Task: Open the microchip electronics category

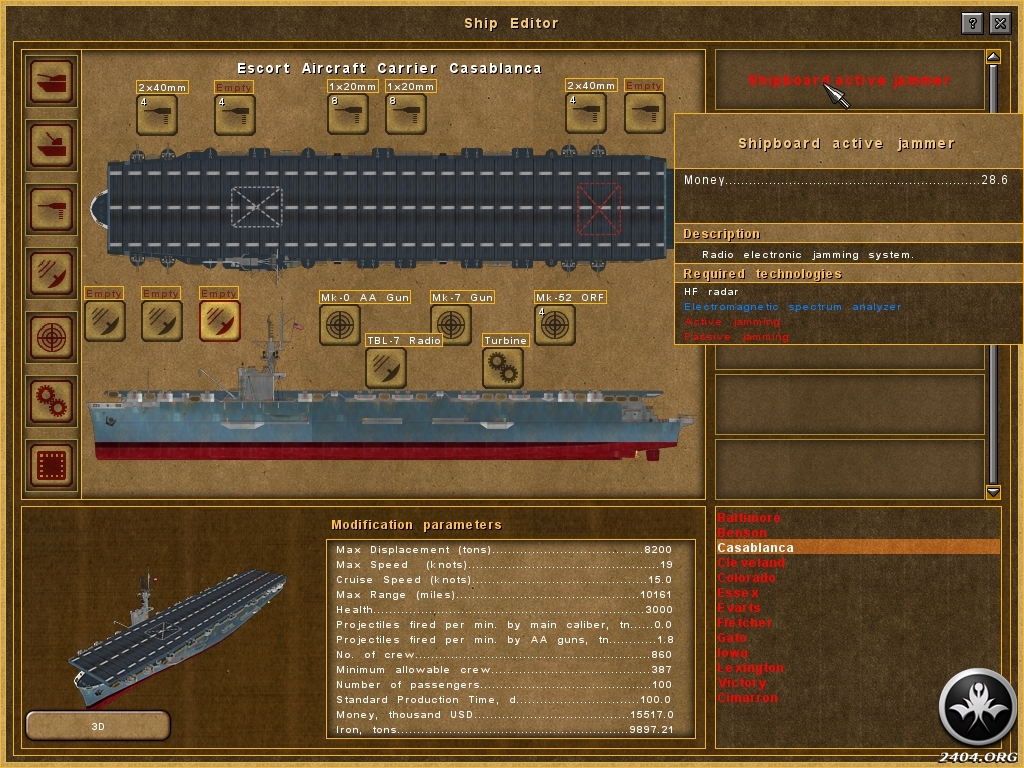Action: point(52,465)
